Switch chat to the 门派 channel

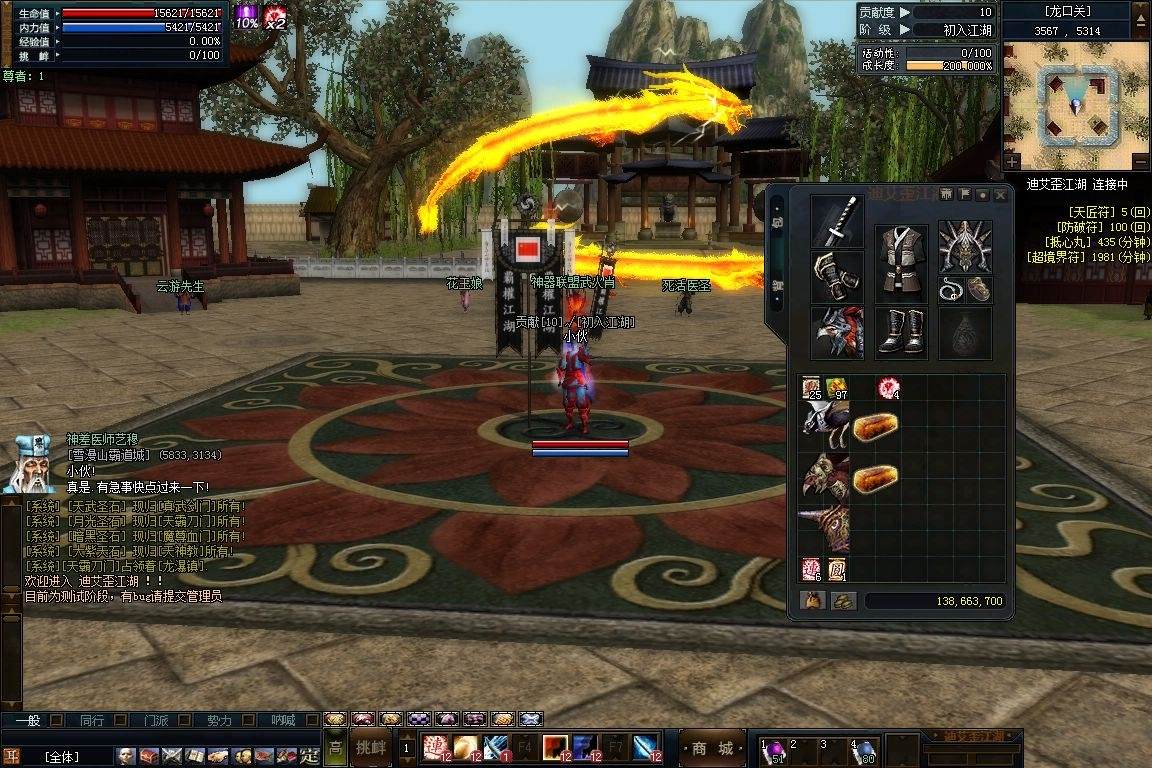click(x=155, y=720)
